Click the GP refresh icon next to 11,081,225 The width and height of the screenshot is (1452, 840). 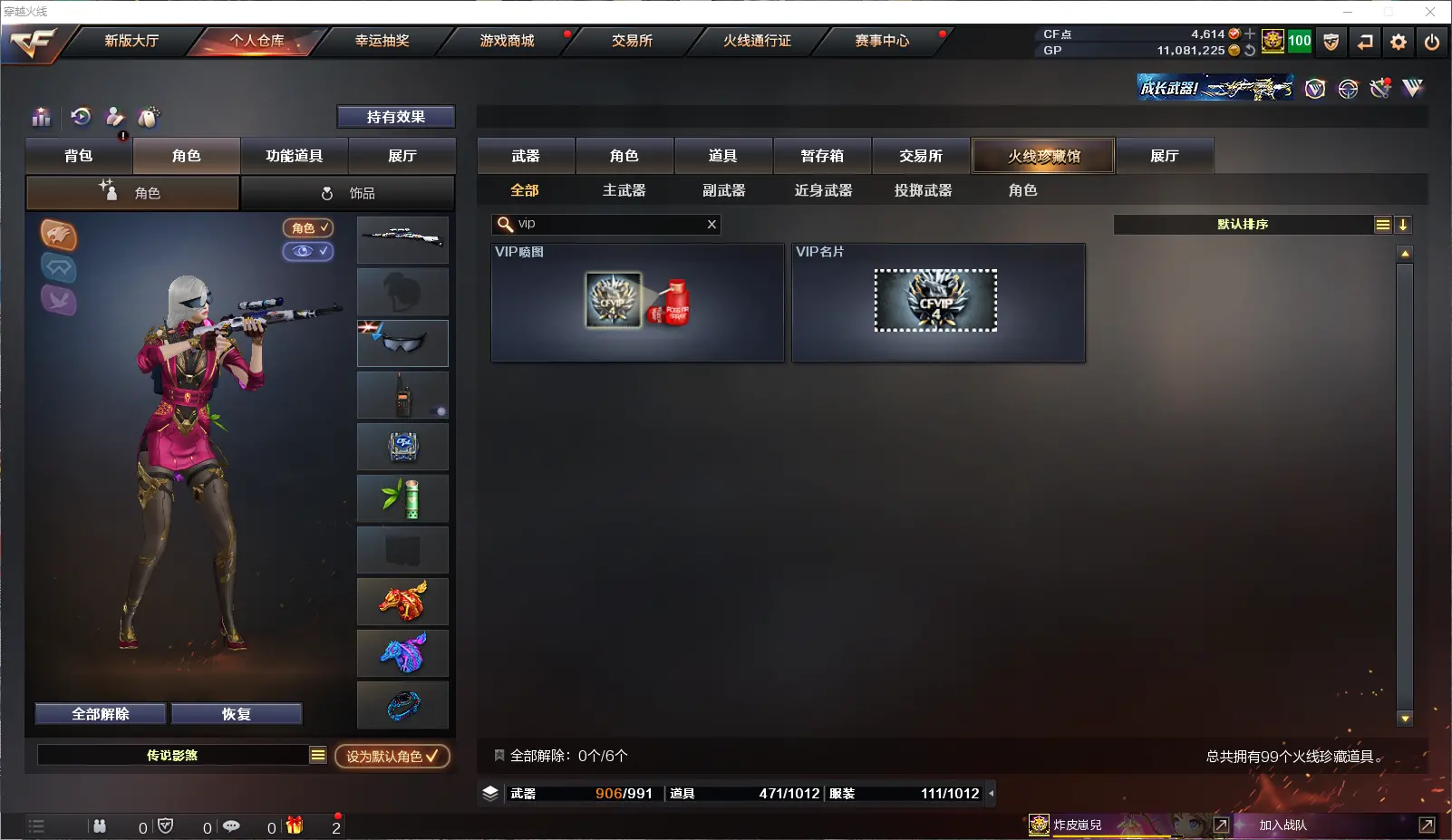click(x=1249, y=52)
